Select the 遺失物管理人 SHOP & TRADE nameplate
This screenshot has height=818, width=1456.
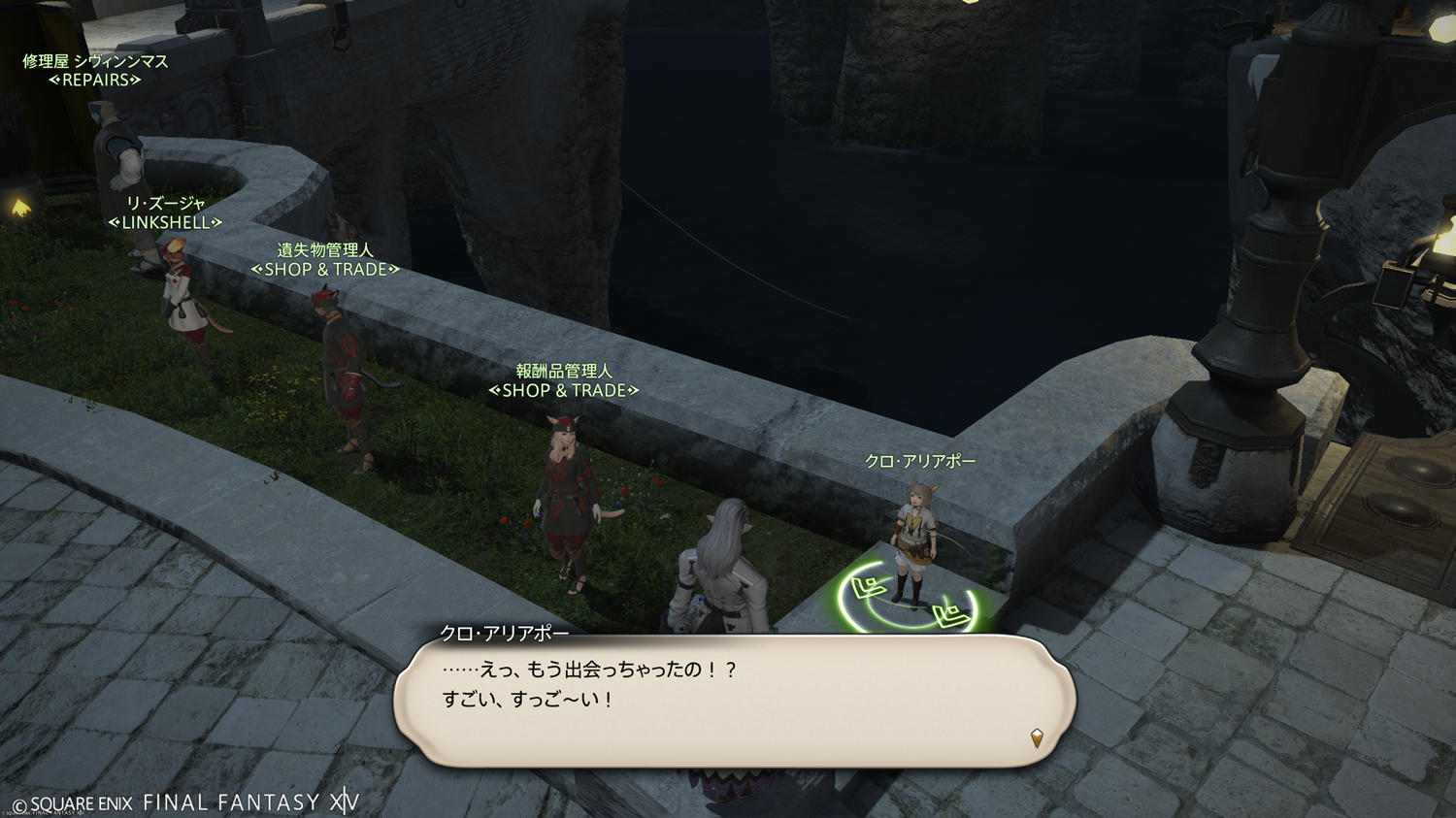(x=325, y=260)
